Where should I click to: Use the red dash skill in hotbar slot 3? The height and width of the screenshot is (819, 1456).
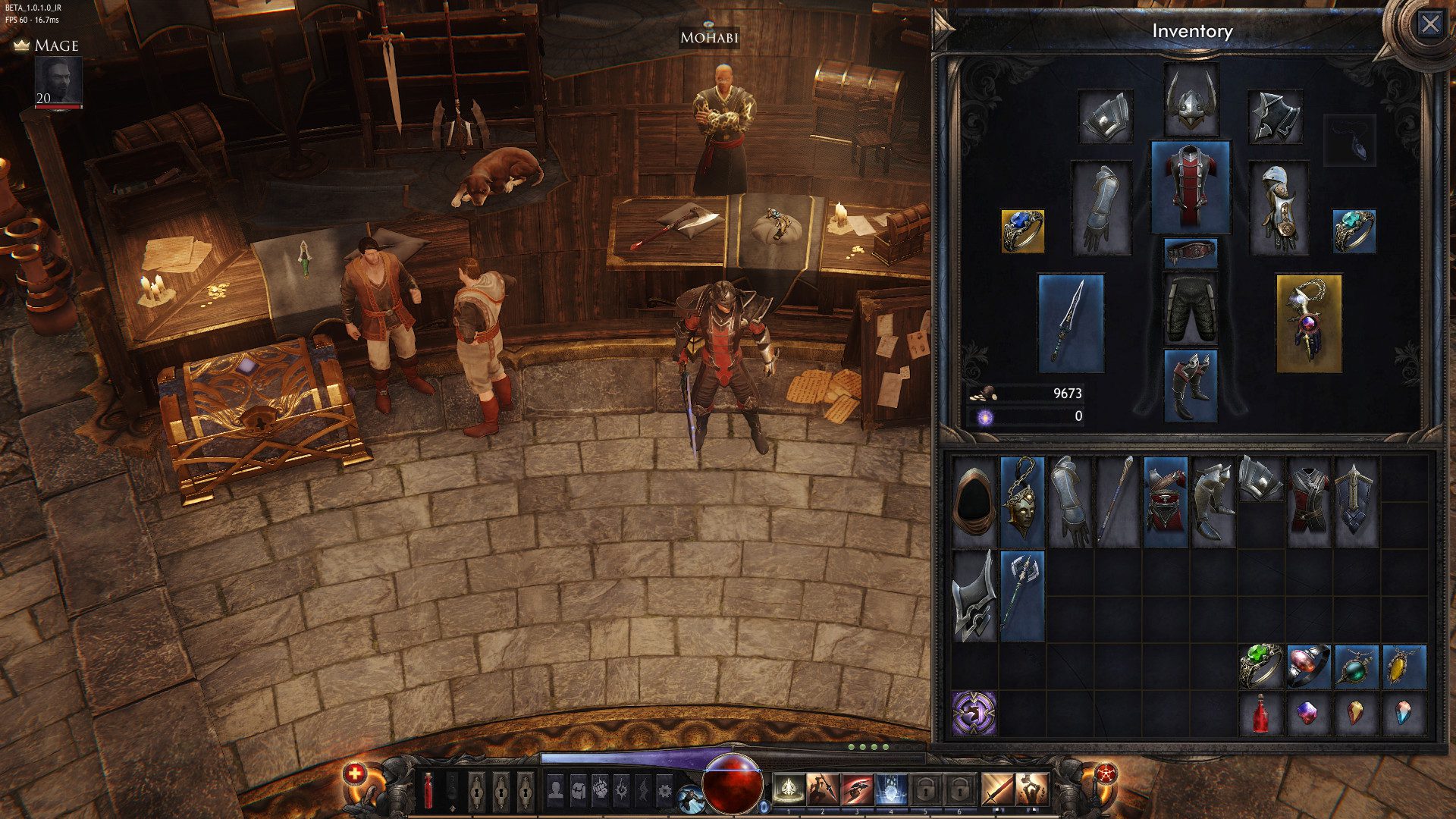click(855, 789)
